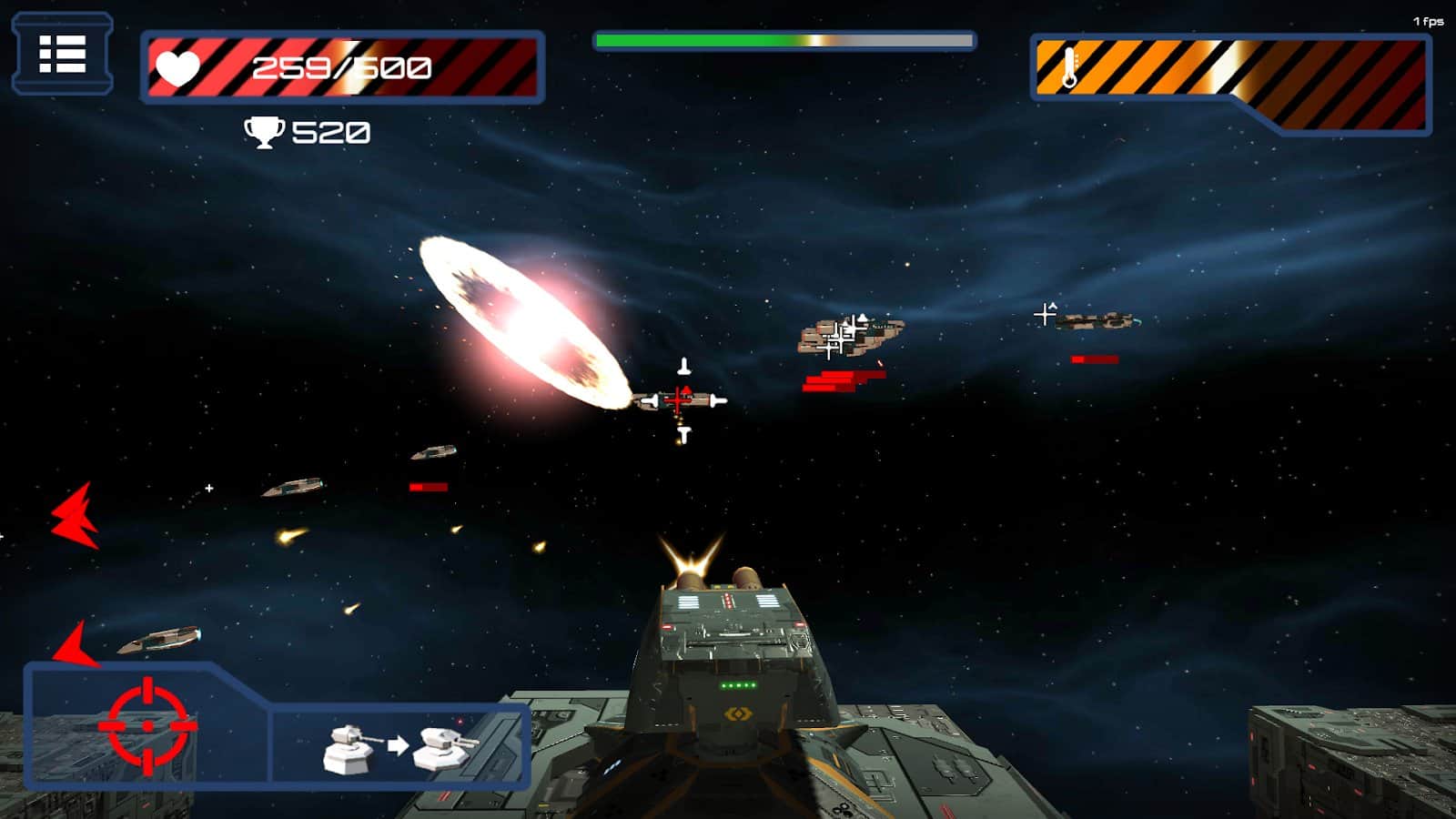Expand the targeting reticle panel frame
This screenshot has width=1456, height=819.
(146, 723)
